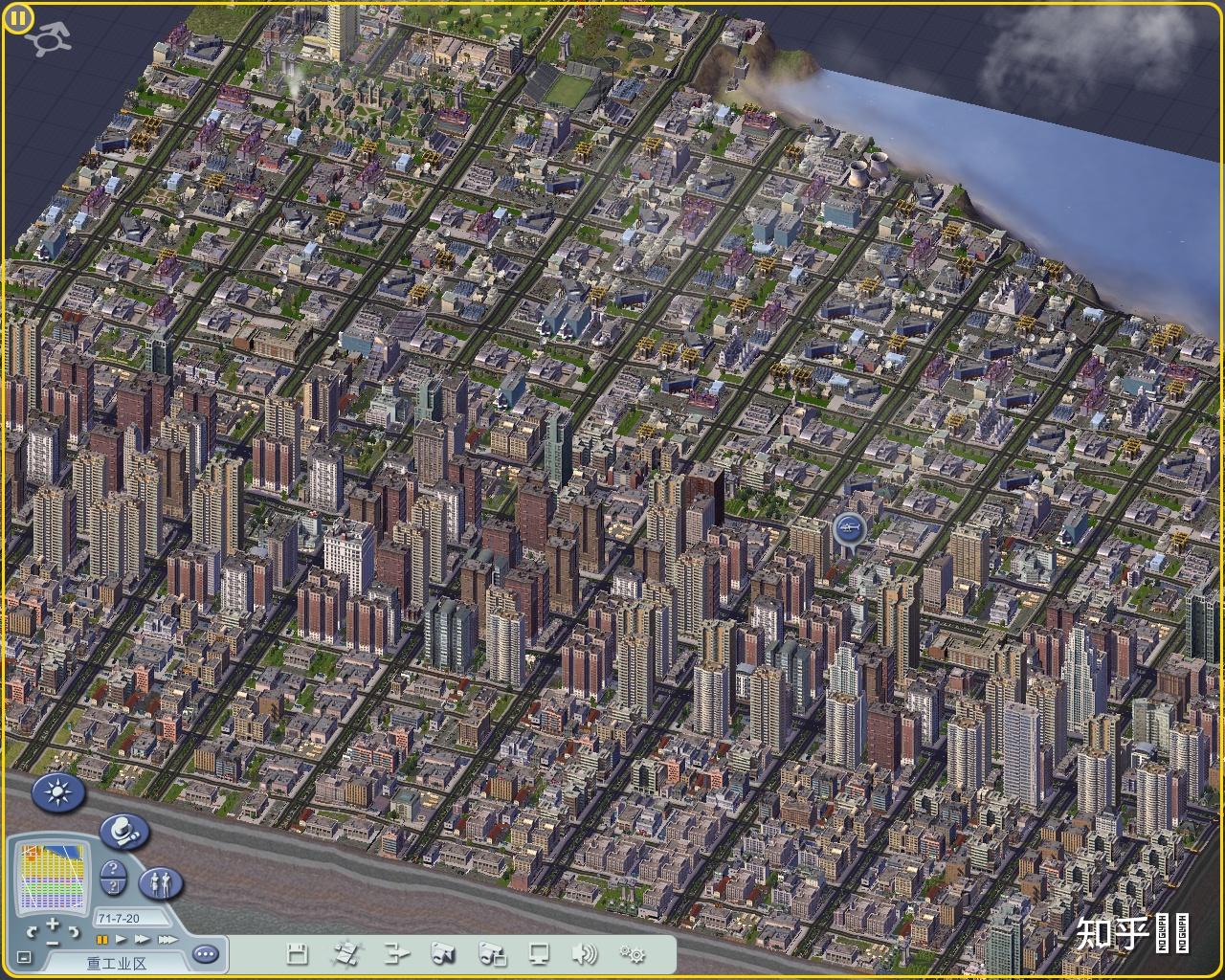Image resolution: width=1225 pixels, height=980 pixels.
Task: Set simulation to normal play speed
Action: (122, 940)
